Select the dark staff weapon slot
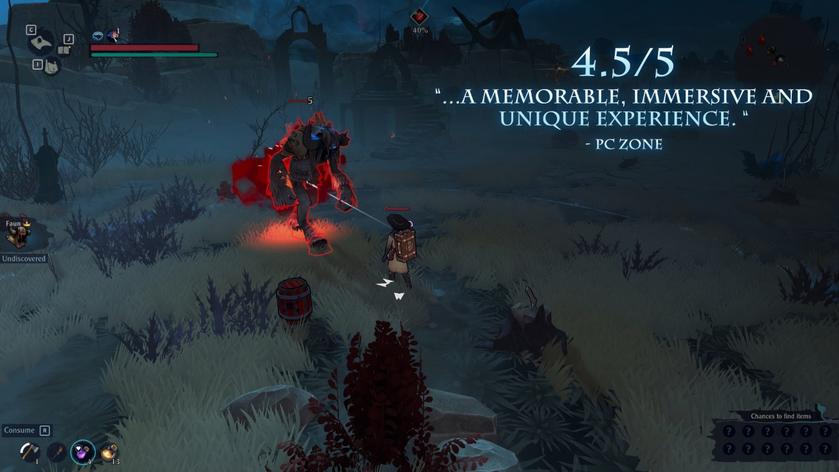839x472 pixels. click(56, 452)
